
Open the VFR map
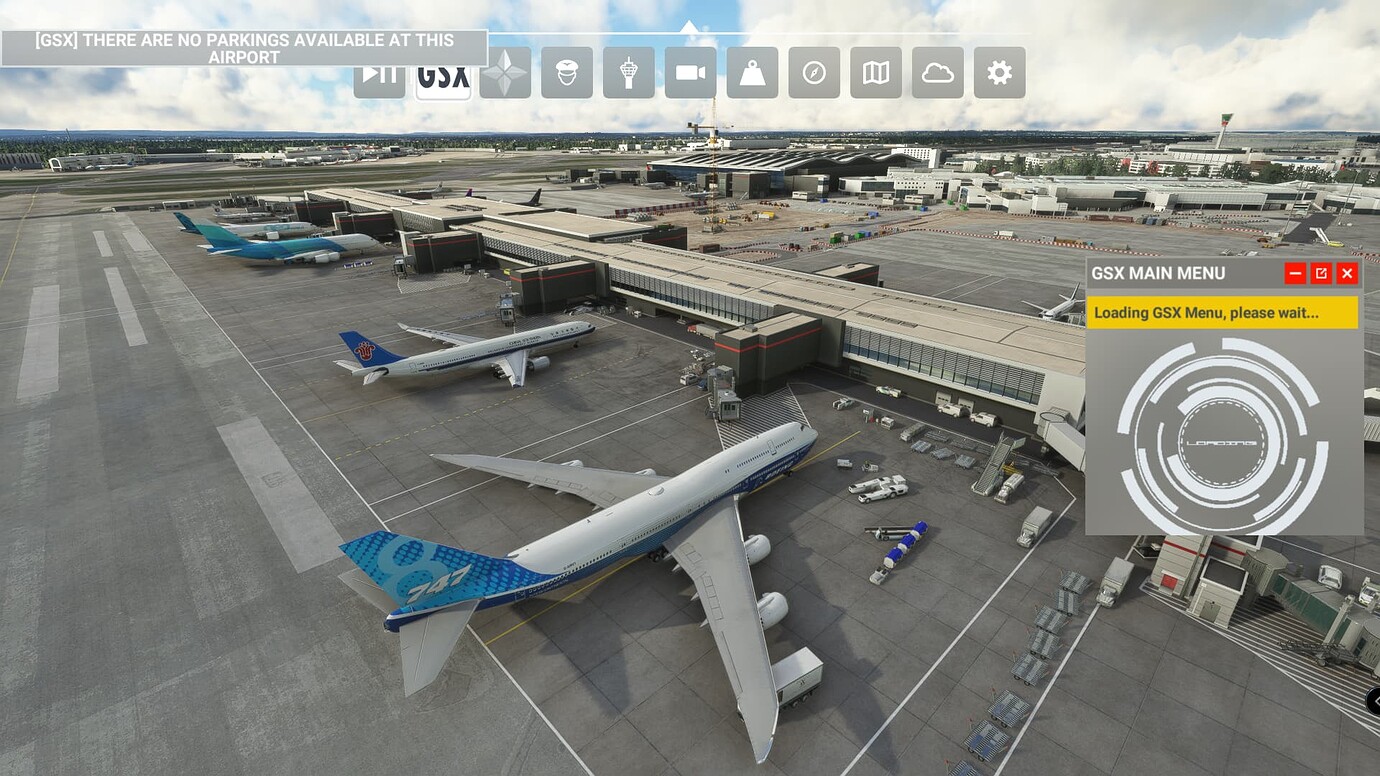(875, 72)
